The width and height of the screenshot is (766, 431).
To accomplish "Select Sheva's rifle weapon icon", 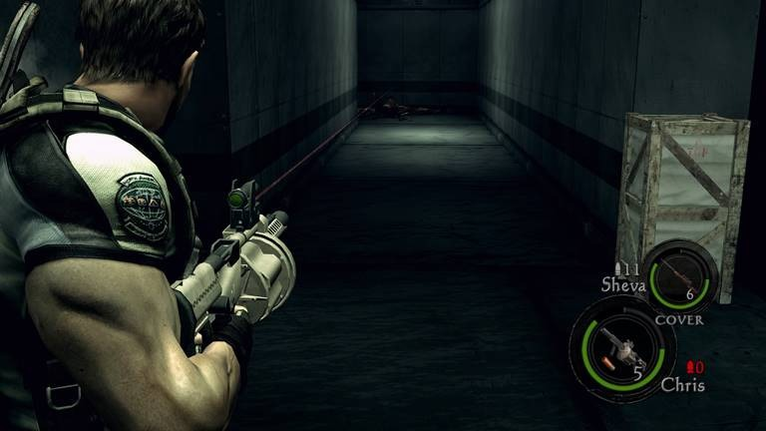I will point(679,275).
